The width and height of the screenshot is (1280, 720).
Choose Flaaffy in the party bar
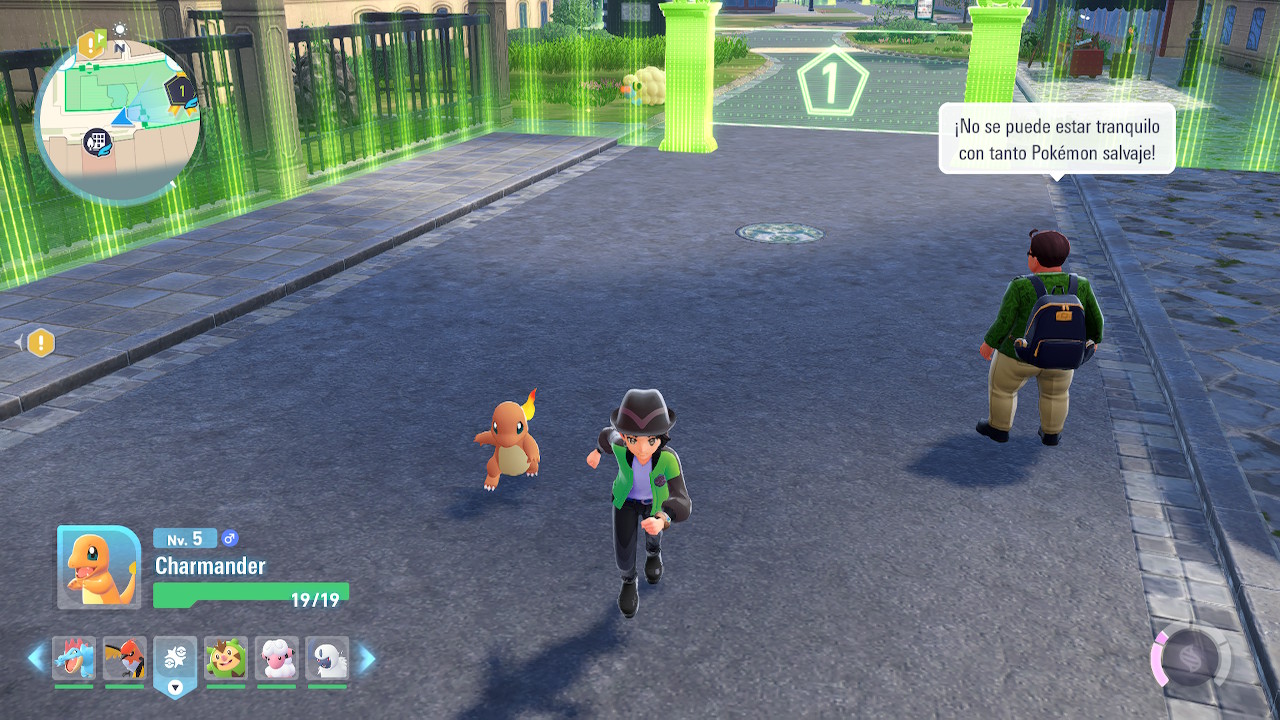pyautogui.click(x=276, y=658)
